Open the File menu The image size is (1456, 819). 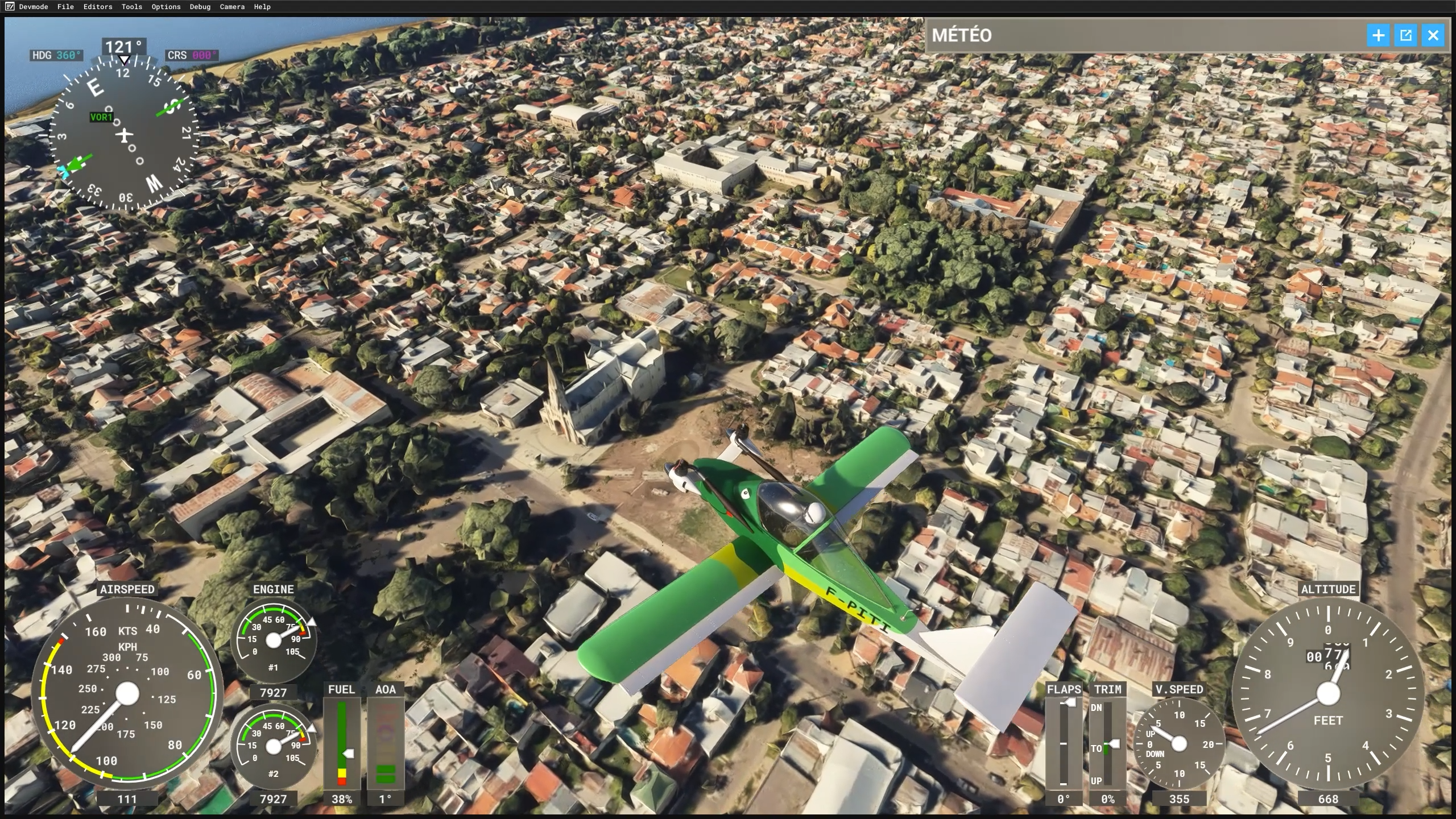[65, 7]
